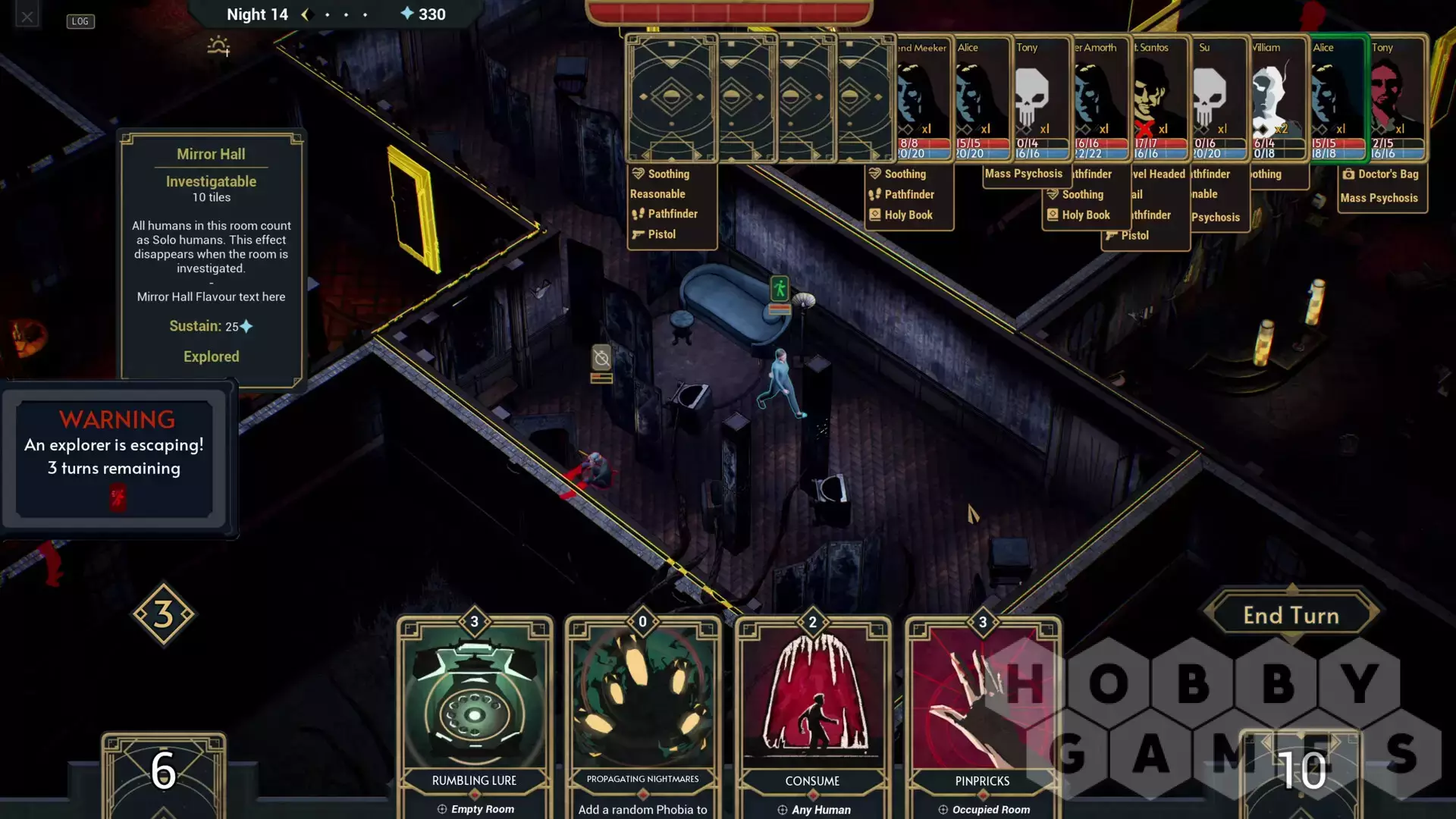Click the arrow beside Night 14
Image resolution: width=1456 pixels, height=819 pixels.
tap(306, 14)
